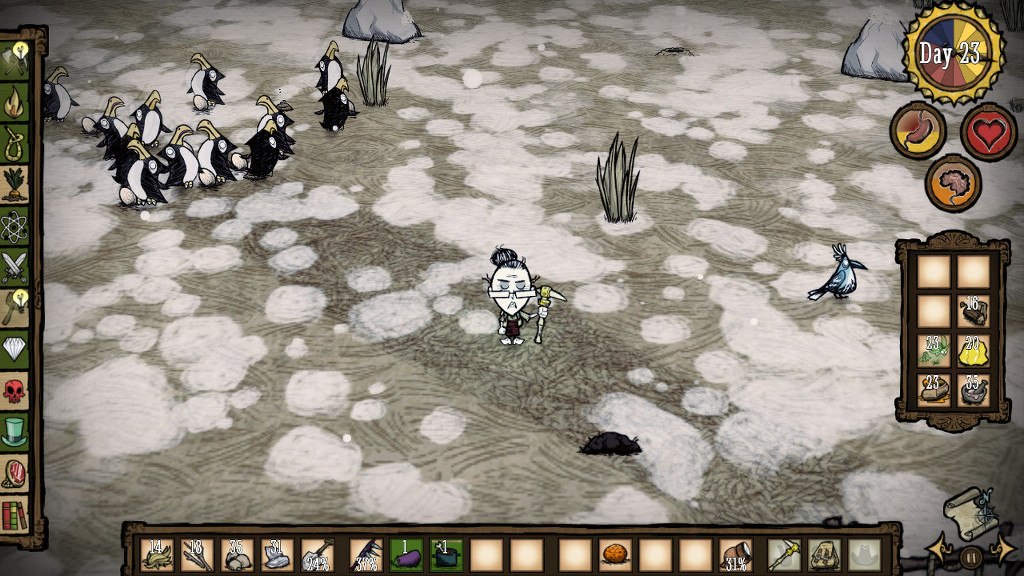
Task: Open the Fire crafting tab
Action: (15, 100)
